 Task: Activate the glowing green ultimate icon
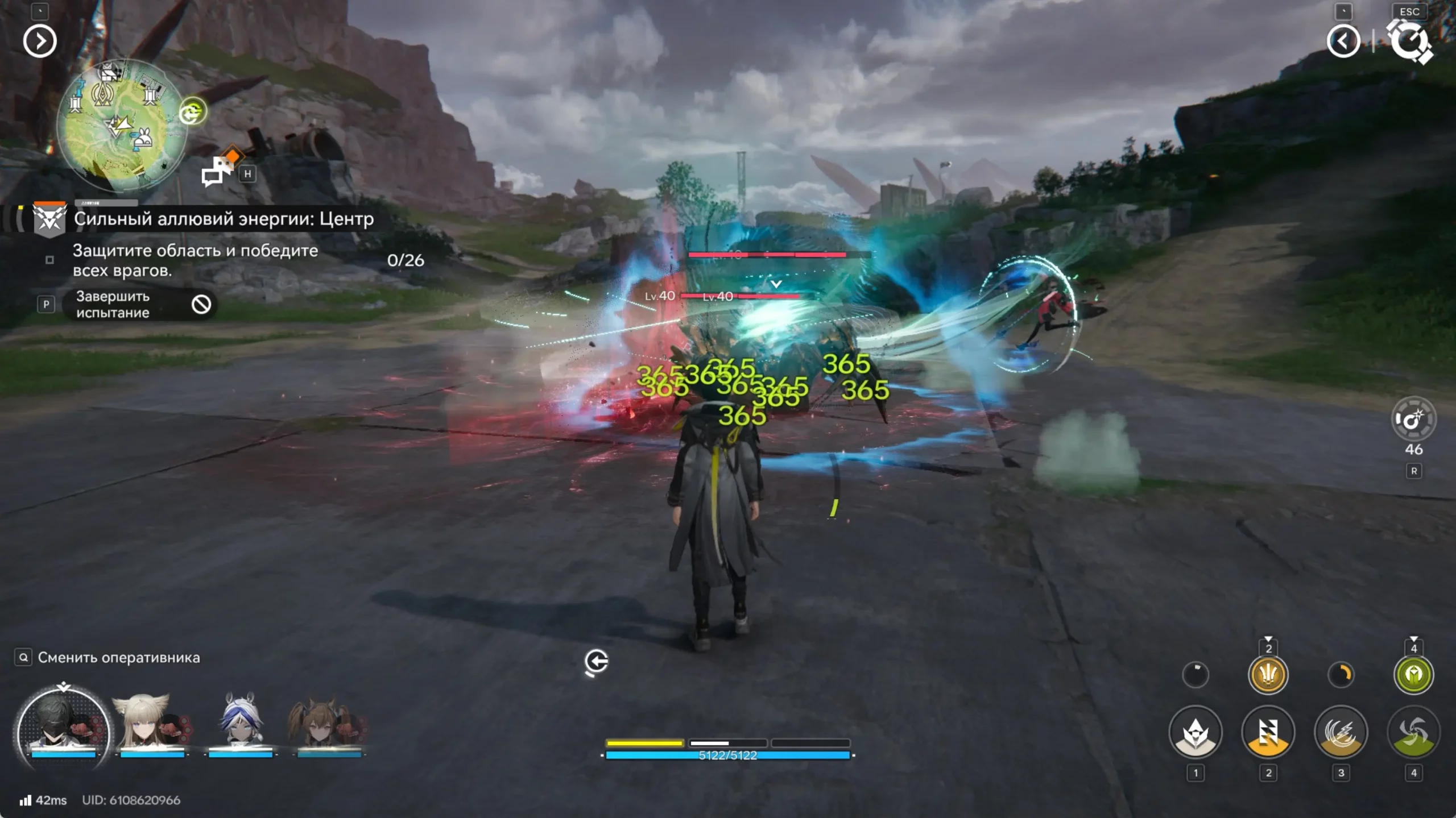pyautogui.click(x=1413, y=675)
